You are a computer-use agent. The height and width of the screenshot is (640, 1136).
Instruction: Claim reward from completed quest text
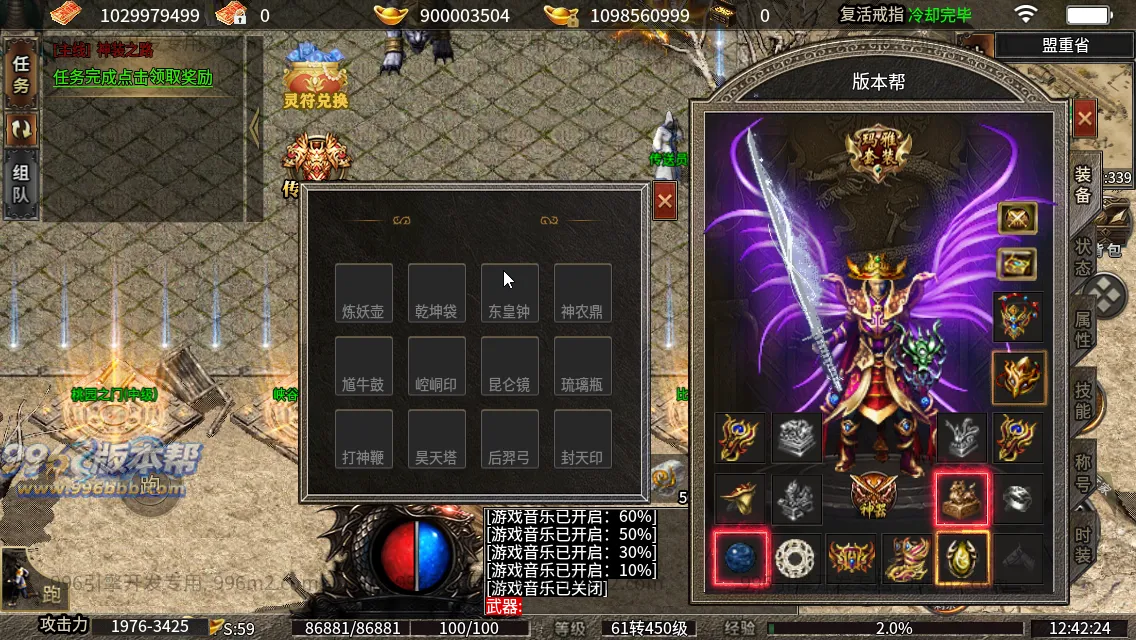coord(133,78)
